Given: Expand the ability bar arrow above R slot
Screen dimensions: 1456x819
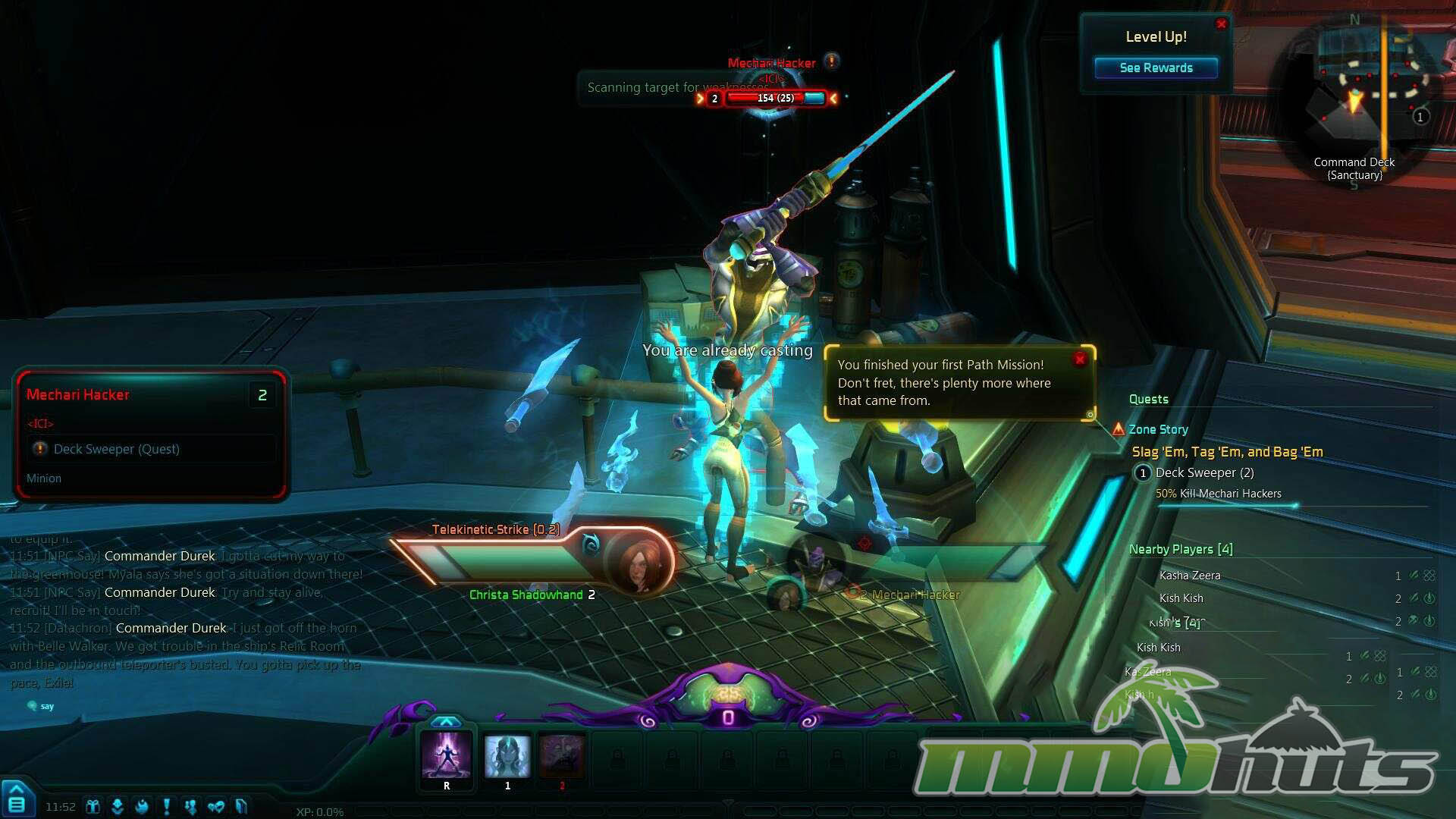Looking at the screenshot, I should [447, 721].
